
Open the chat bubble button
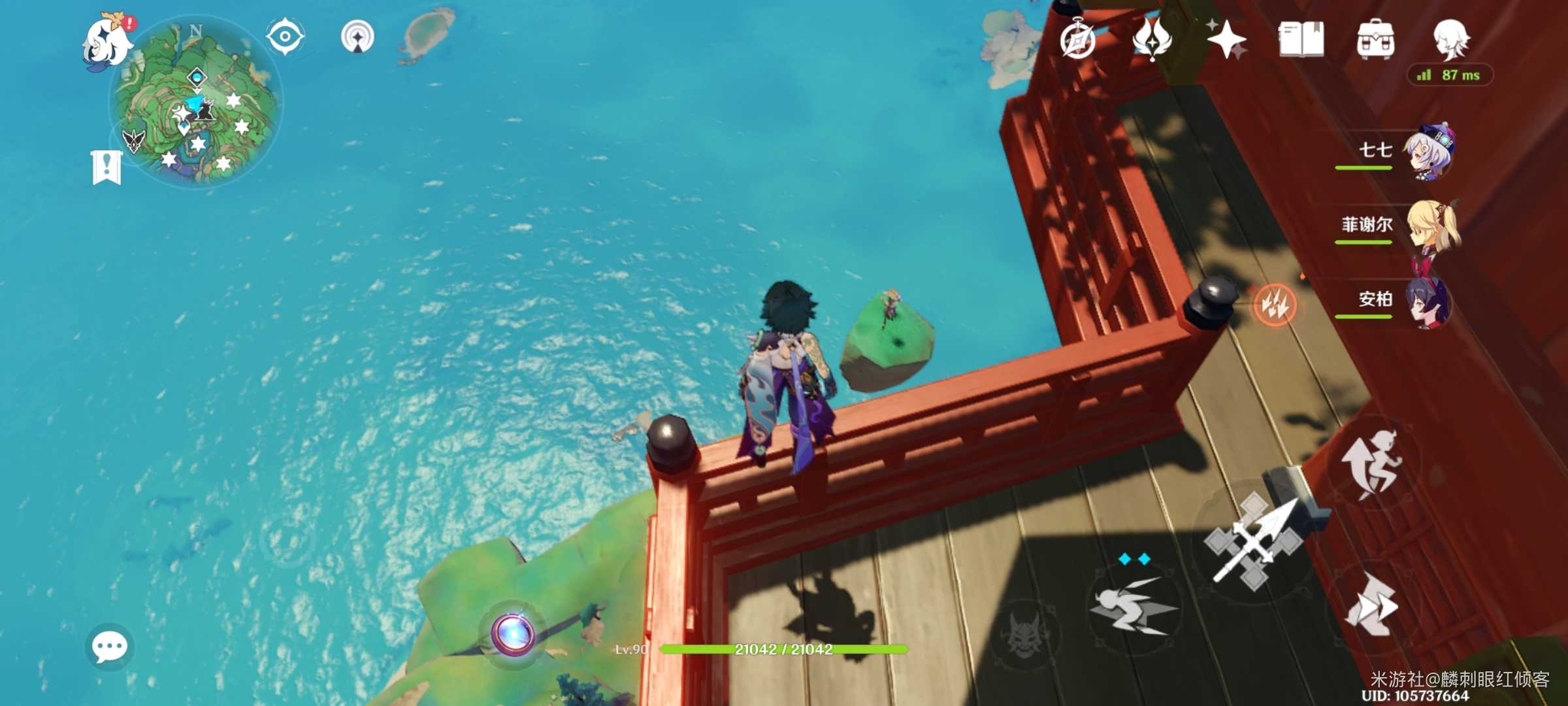point(109,647)
